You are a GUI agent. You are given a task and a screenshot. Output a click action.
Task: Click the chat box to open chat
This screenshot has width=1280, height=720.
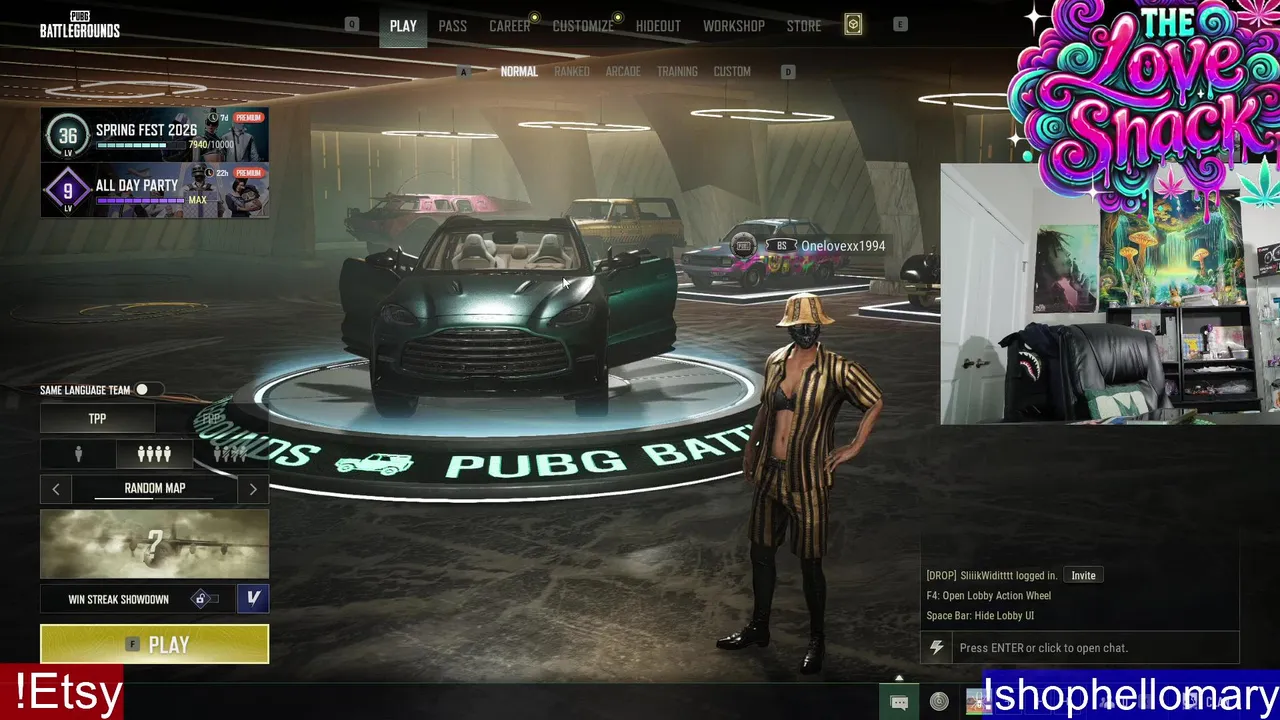(1080, 648)
